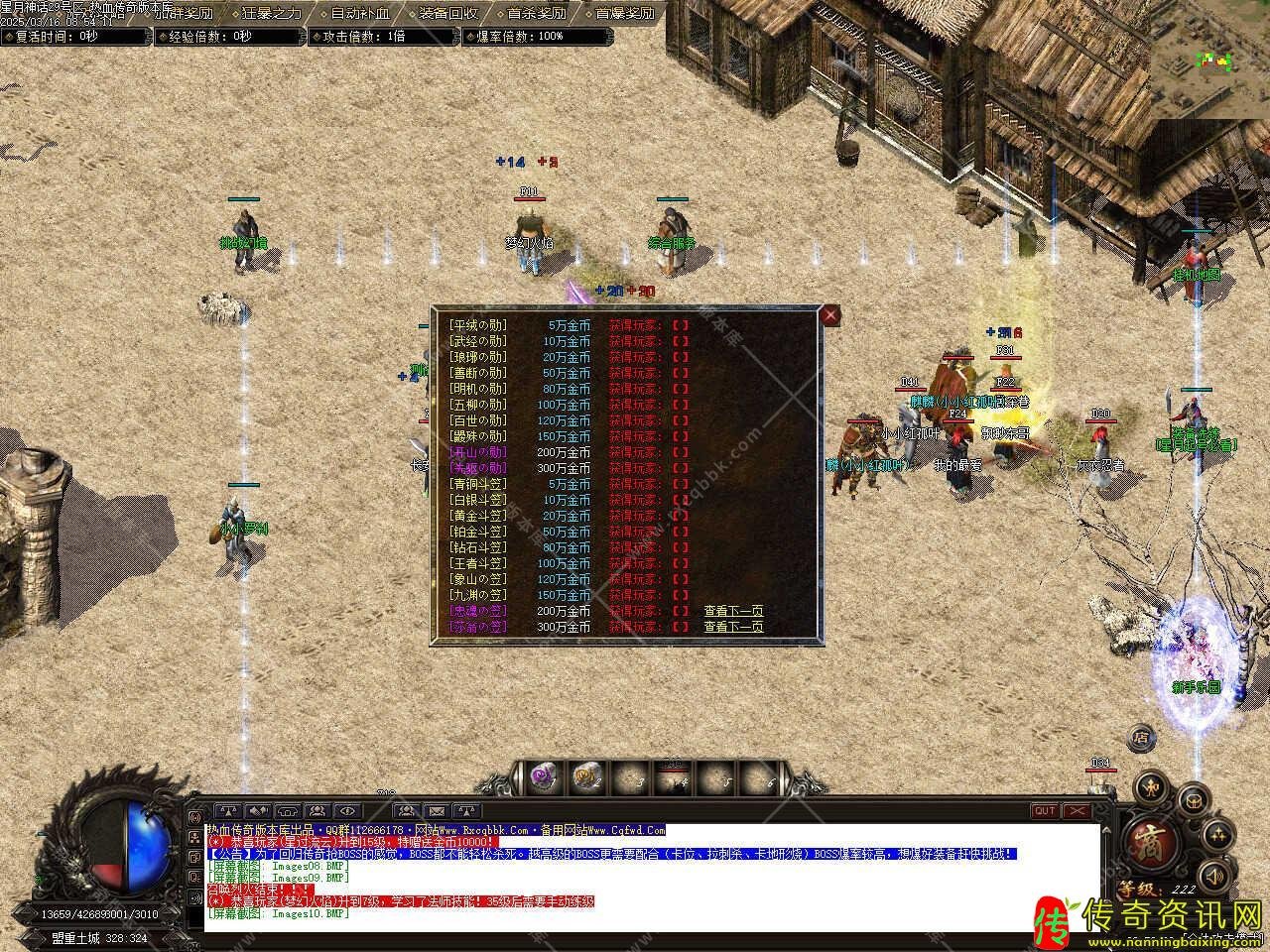The image size is (1270, 952).
Task: Open the 首杀奖励 first-kill rewards
Action: tap(536, 14)
